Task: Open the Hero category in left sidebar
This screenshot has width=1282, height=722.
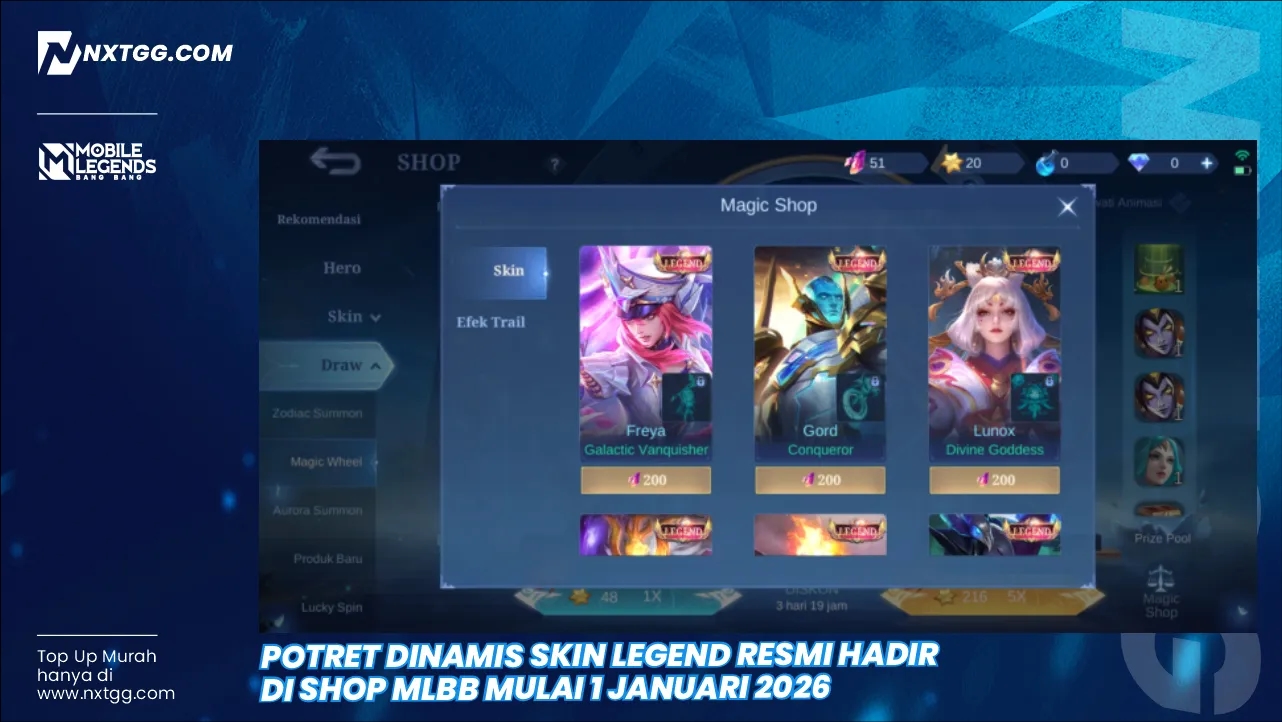Action: [342, 268]
